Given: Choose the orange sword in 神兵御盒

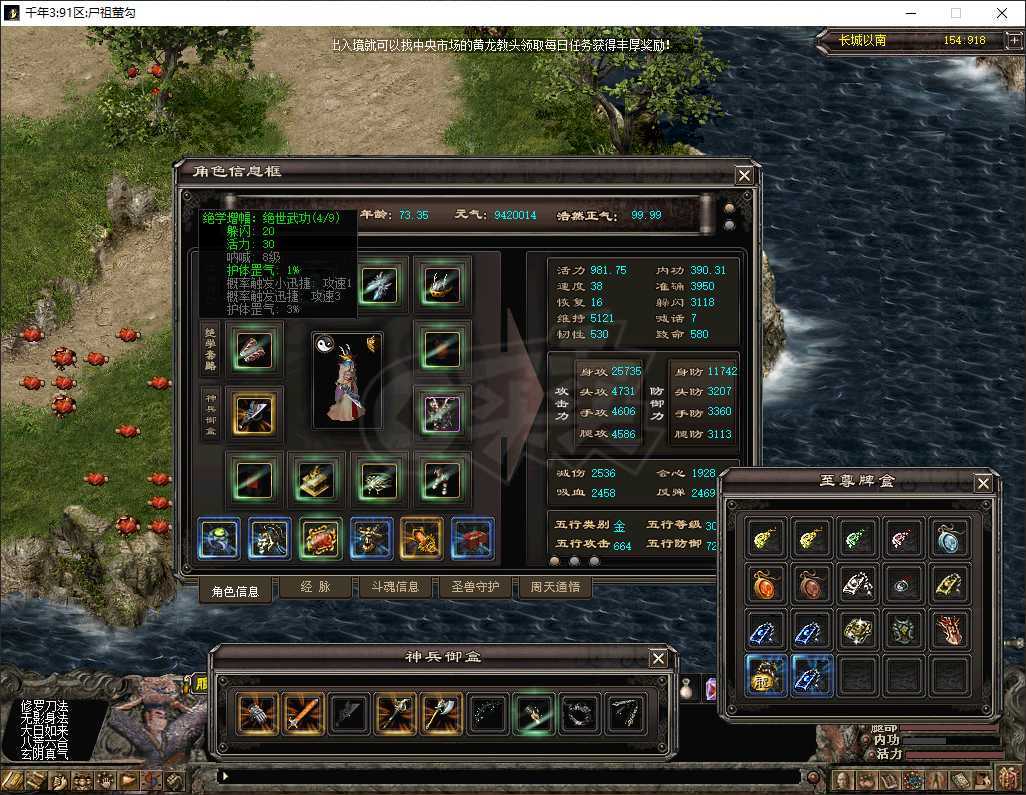Looking at the screenshot, I should click(304, 714).
